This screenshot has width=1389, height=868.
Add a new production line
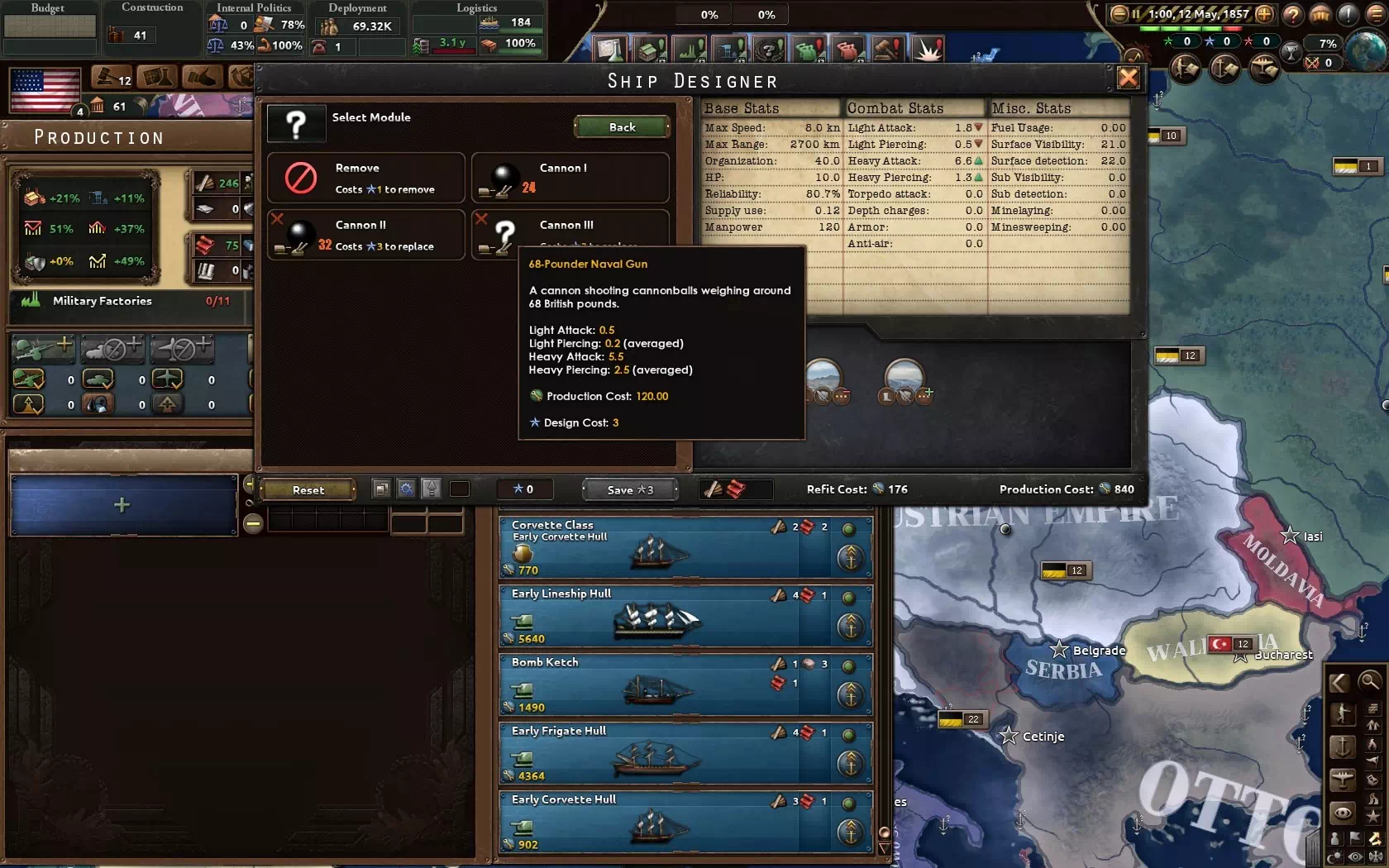(x=122, y=505)
